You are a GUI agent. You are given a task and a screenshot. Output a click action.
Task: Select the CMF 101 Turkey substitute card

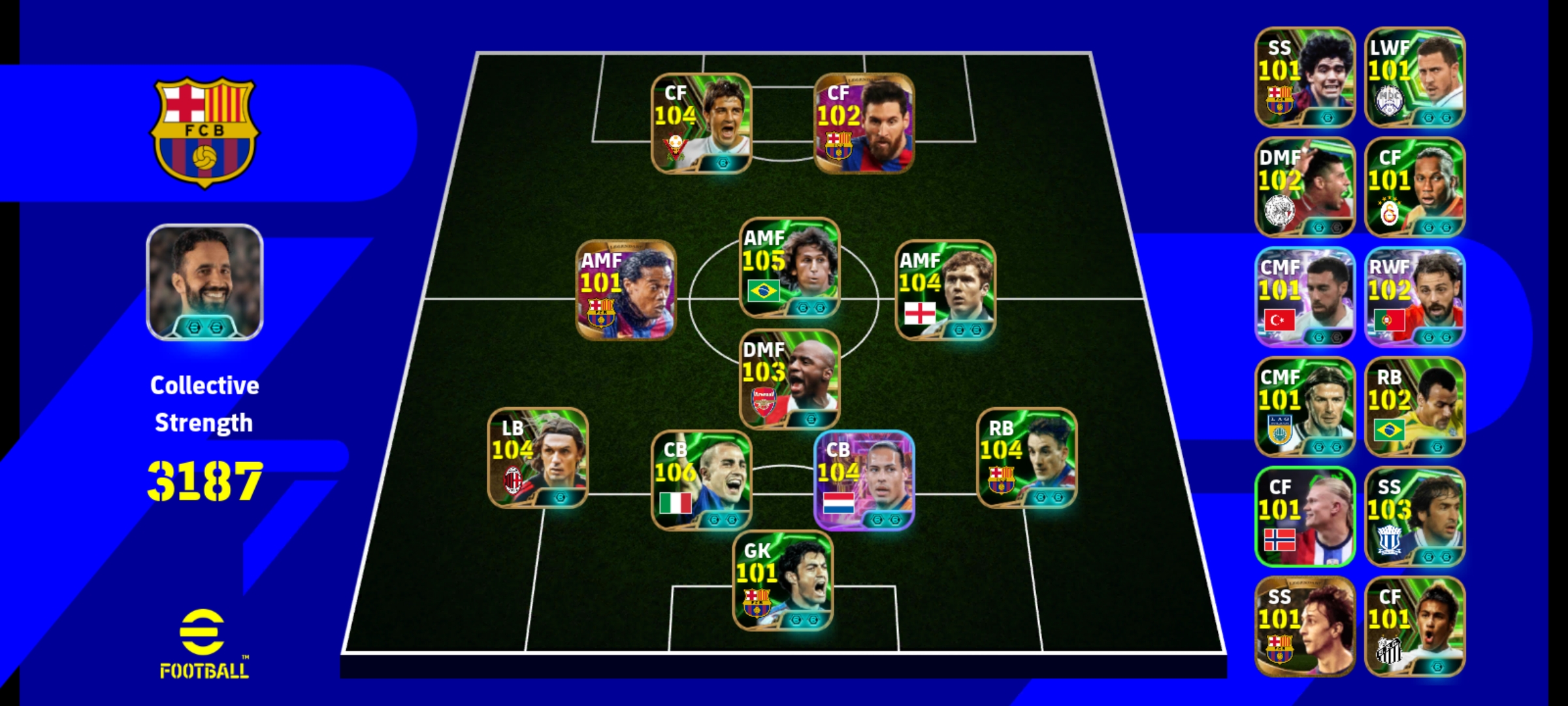tap(1305, 297)
